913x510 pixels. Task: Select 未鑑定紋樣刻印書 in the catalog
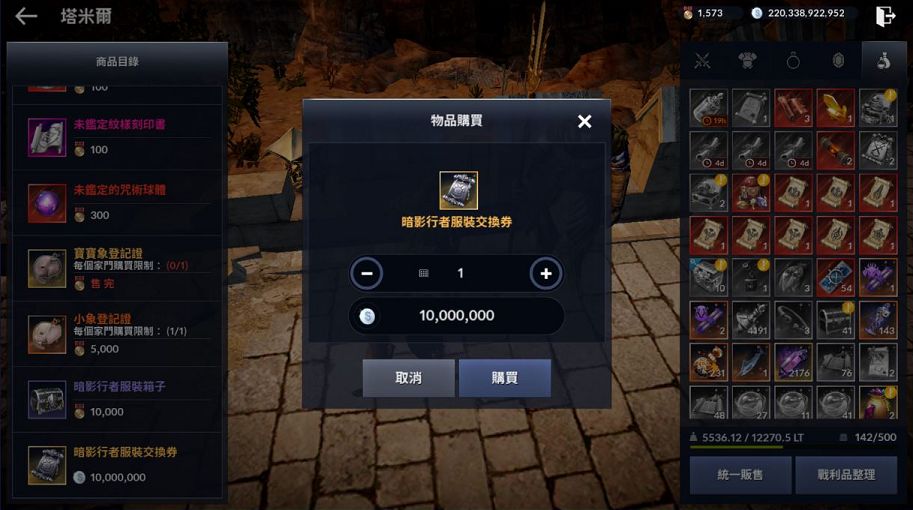[x=118, y=137]
